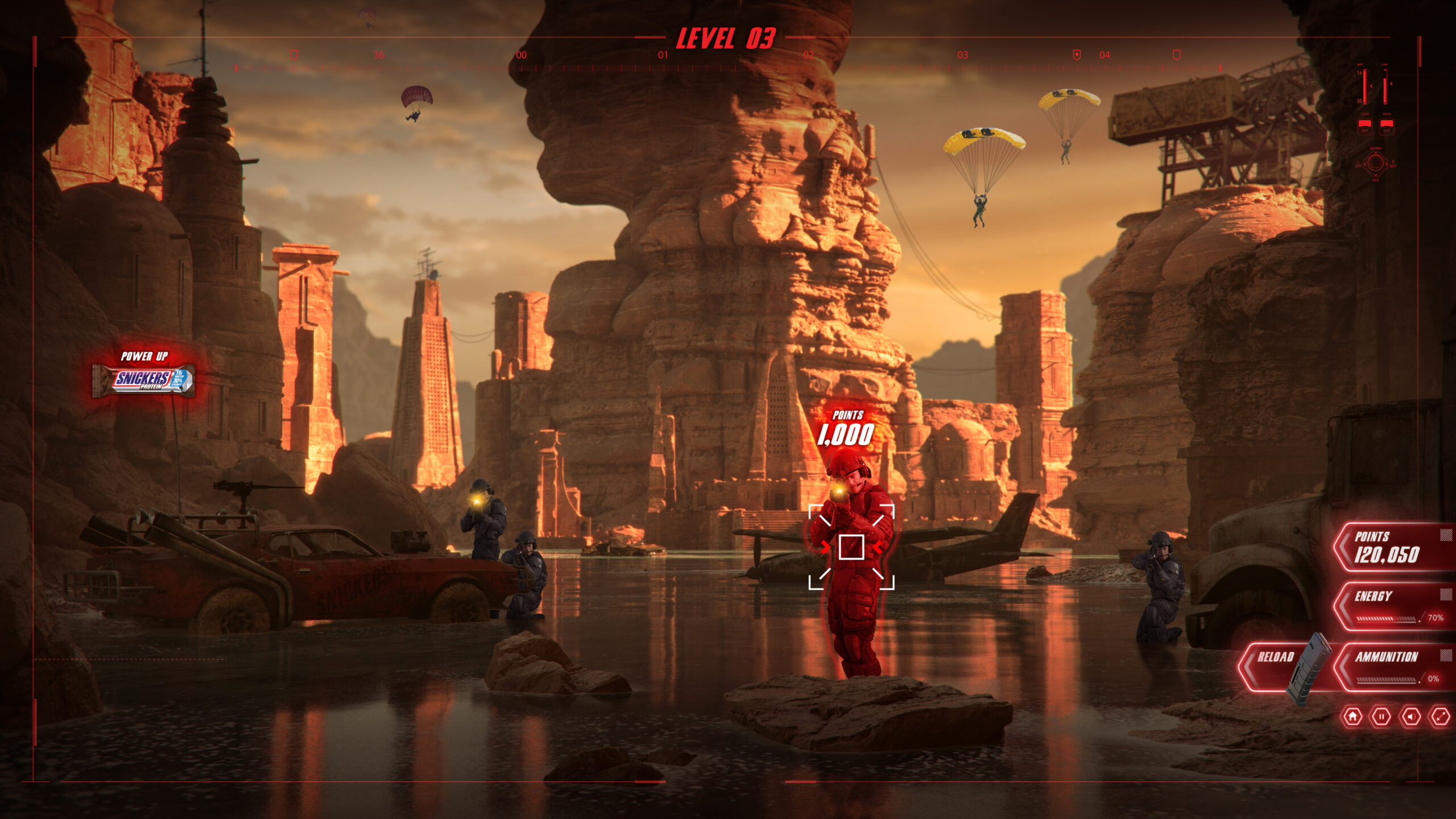This screenshot has width=1456, height=819.
Task: Grab the Snickers Protein power up
Action: pyautogui.click(x=143, y=380)
